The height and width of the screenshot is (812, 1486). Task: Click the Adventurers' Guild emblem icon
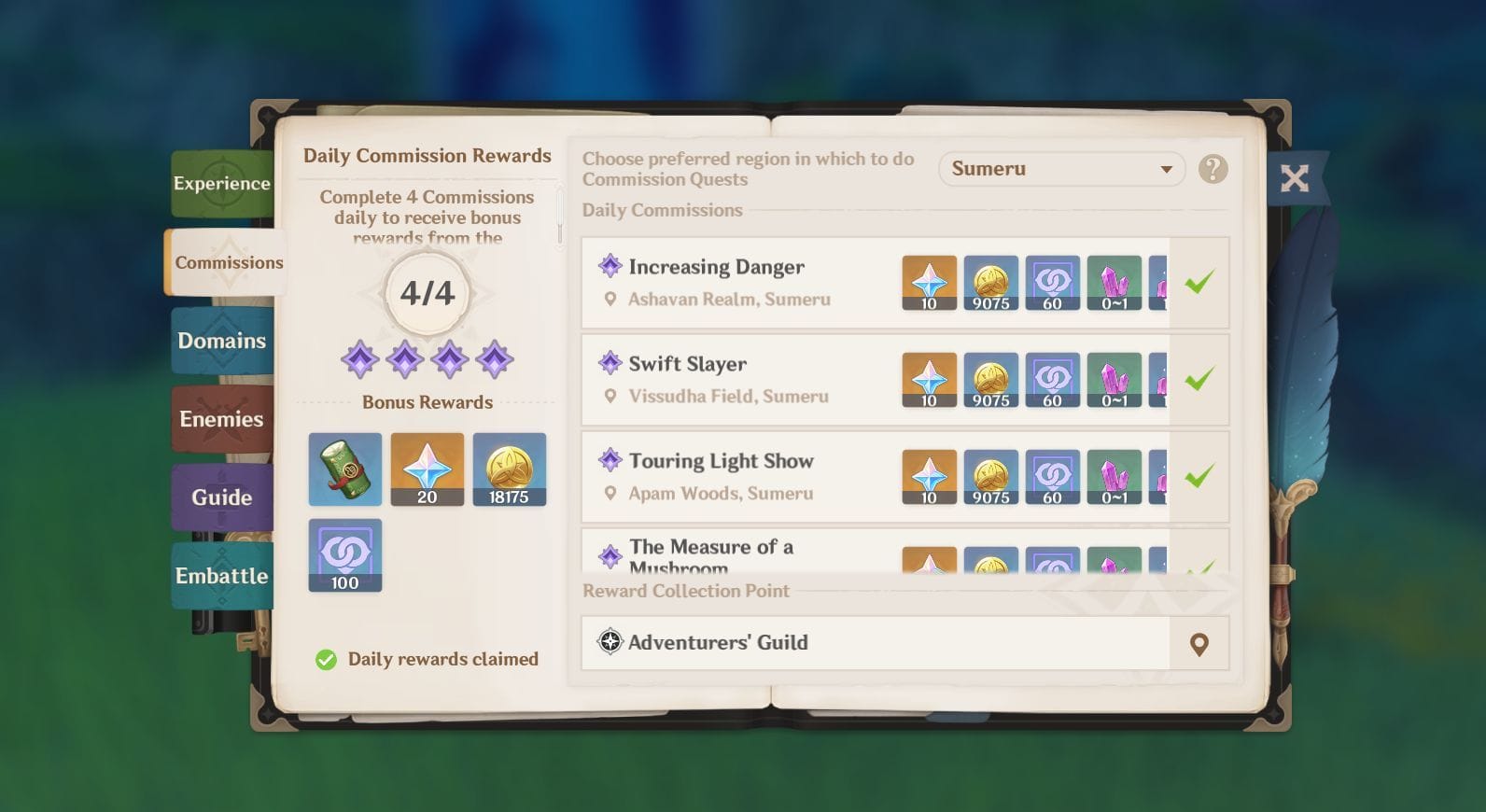pyautogui.click(x=611, y=642)
